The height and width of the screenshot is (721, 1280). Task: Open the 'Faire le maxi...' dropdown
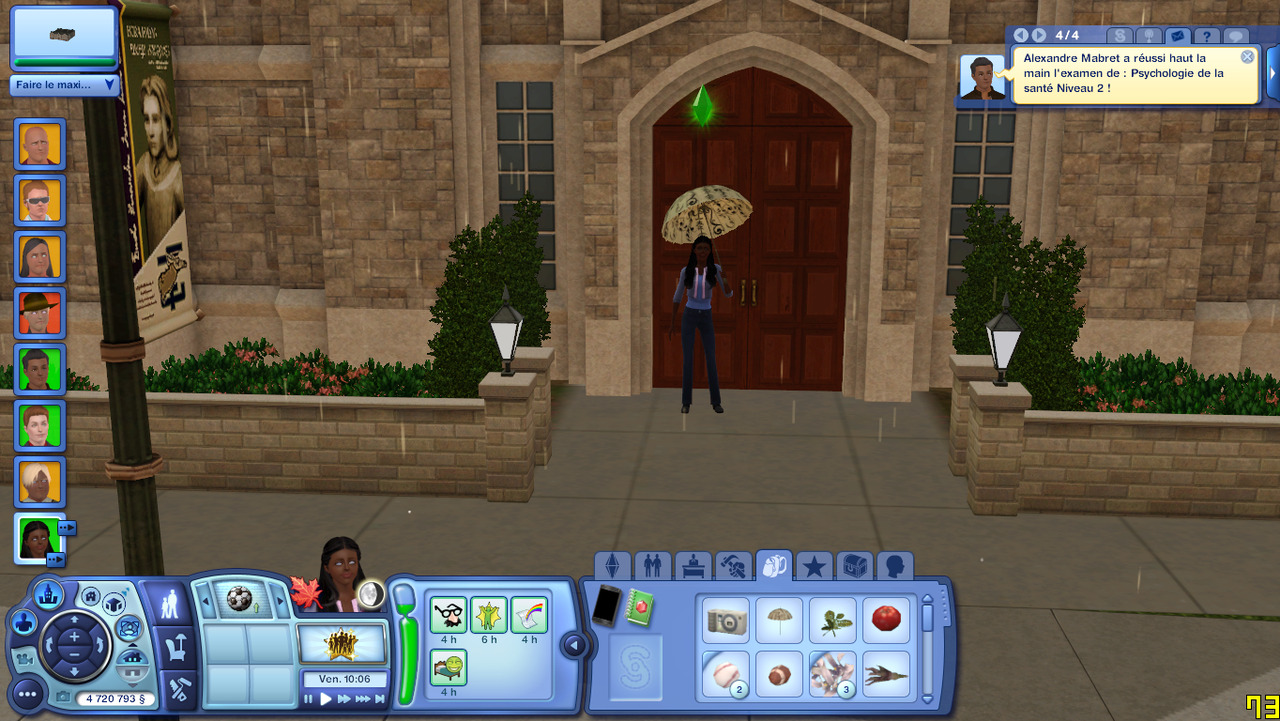pos(65,85)
